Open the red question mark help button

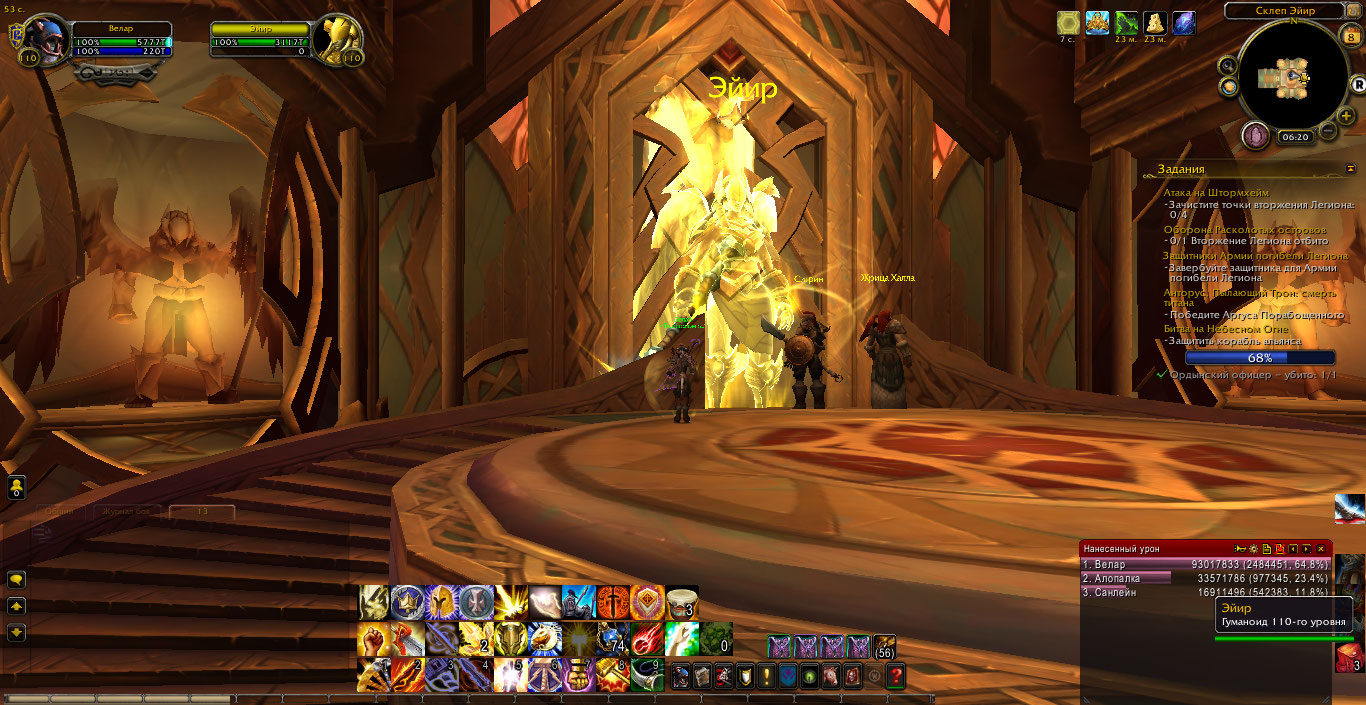(895, 676)
